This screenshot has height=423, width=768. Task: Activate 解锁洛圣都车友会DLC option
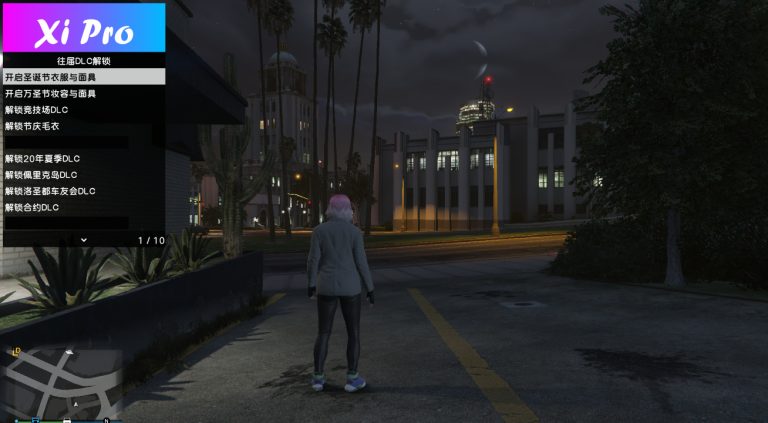tap(82, 190)
